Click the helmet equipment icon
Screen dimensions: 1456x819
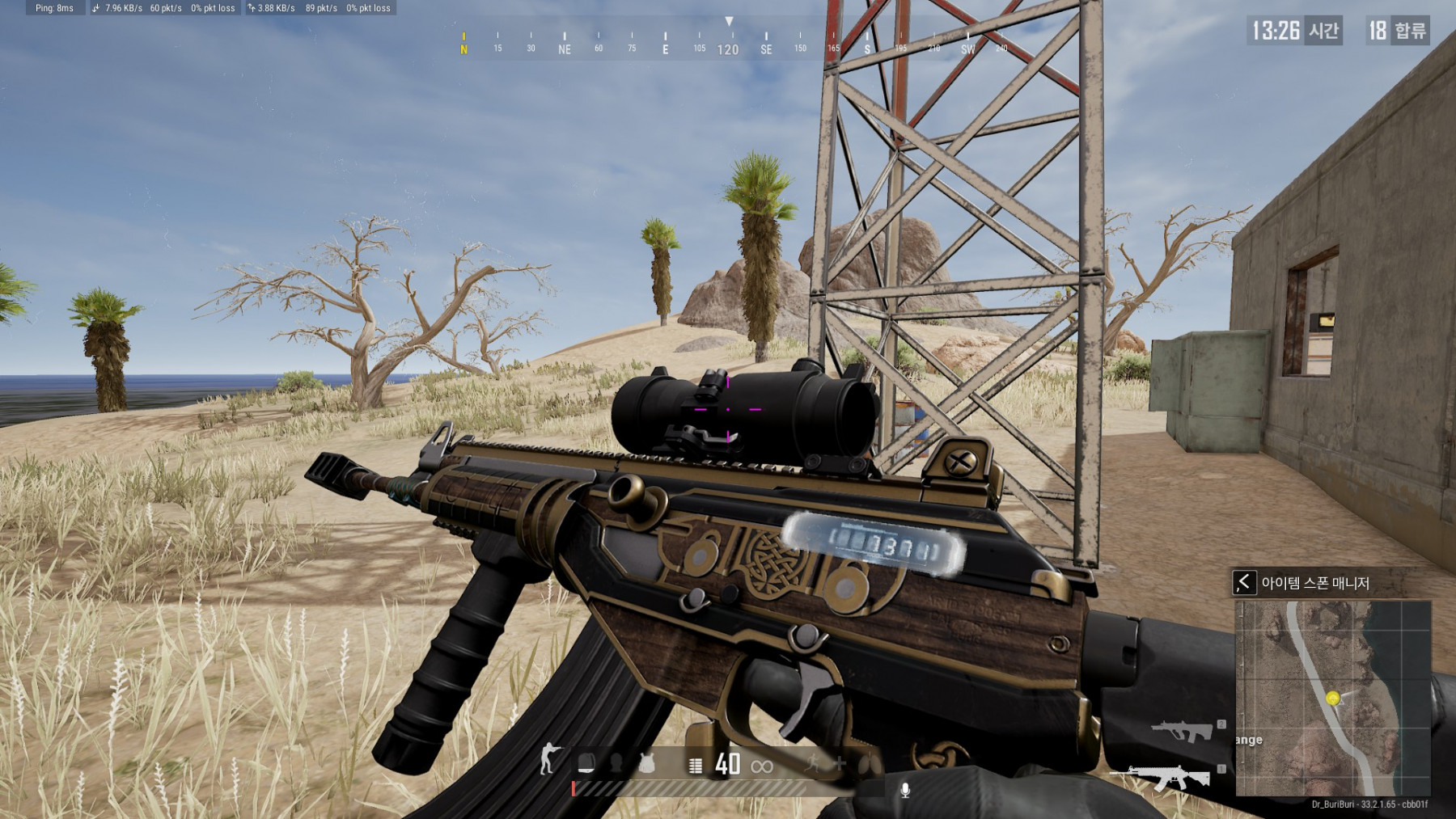[616, 763]
